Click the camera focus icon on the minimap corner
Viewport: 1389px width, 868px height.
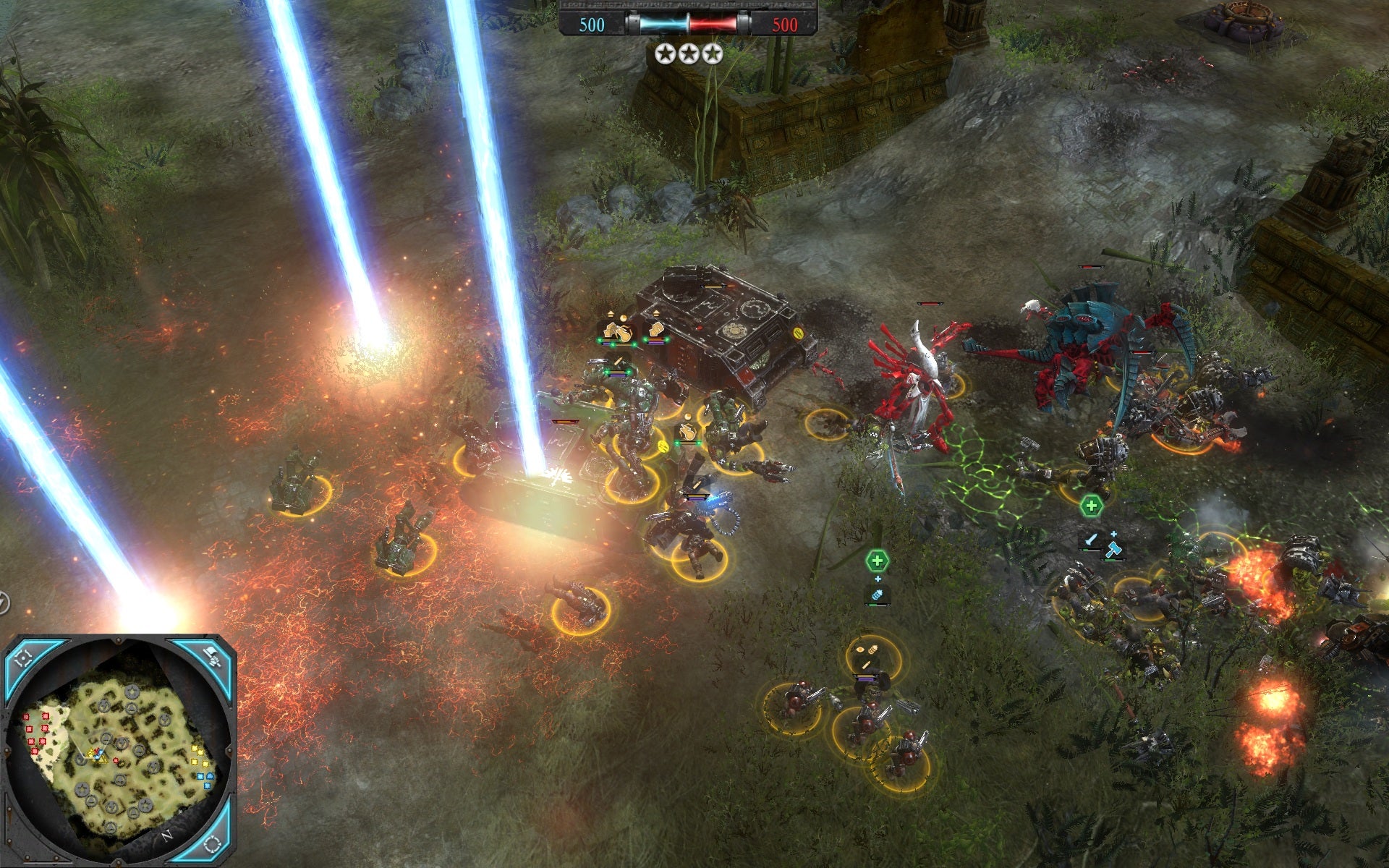pos(23,658)
